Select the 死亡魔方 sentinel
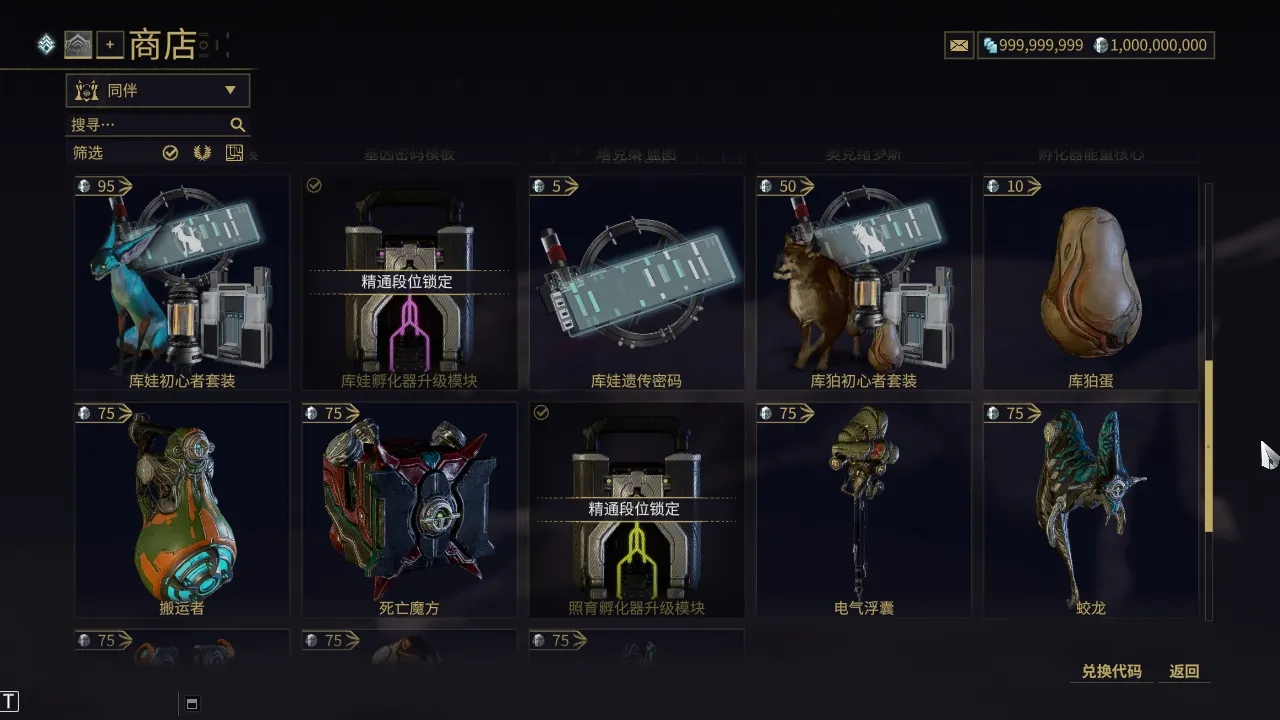The image size is (1280, 720). tap(409, 510)
